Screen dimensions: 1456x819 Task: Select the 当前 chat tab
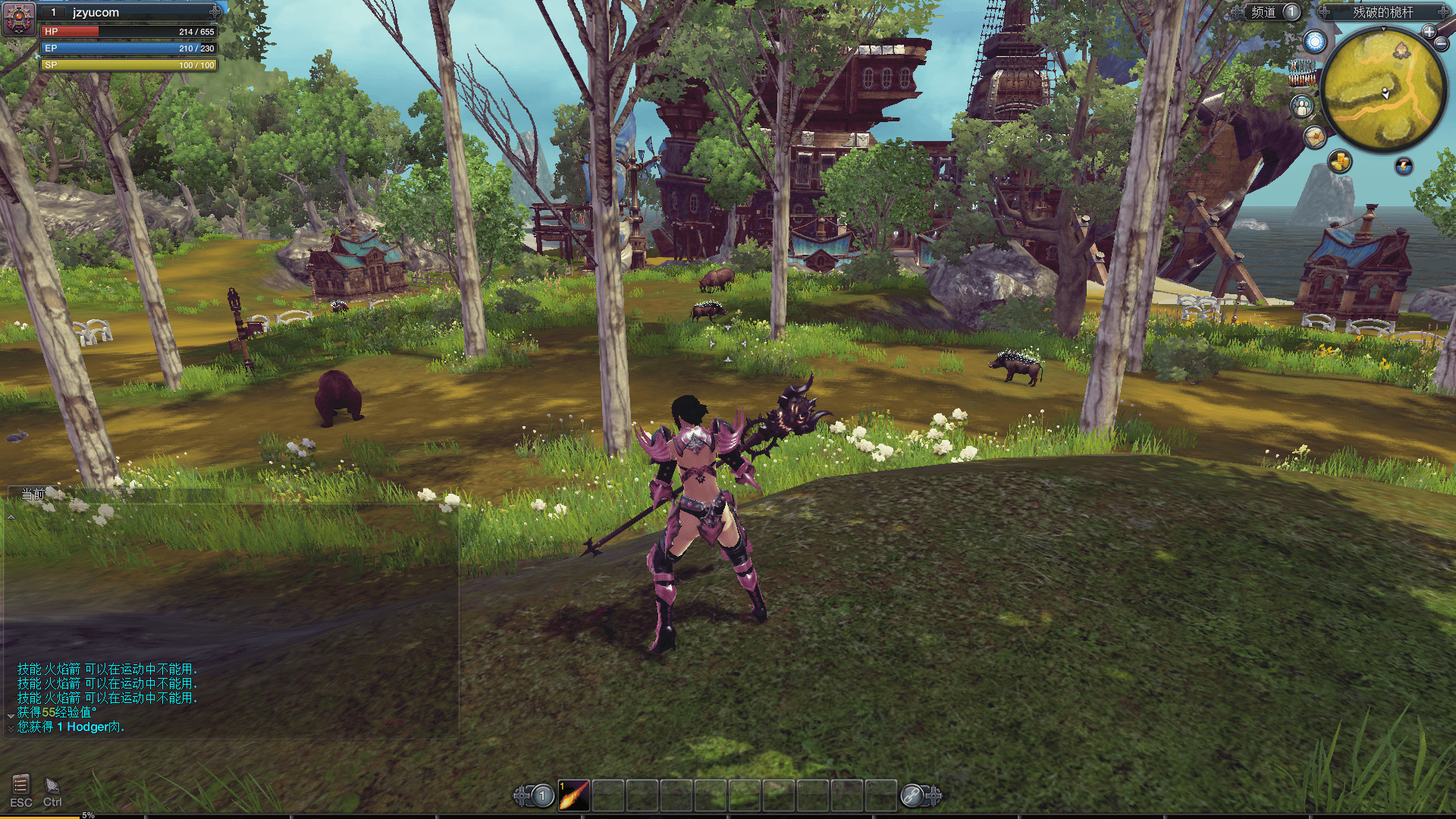pos(33,494)
